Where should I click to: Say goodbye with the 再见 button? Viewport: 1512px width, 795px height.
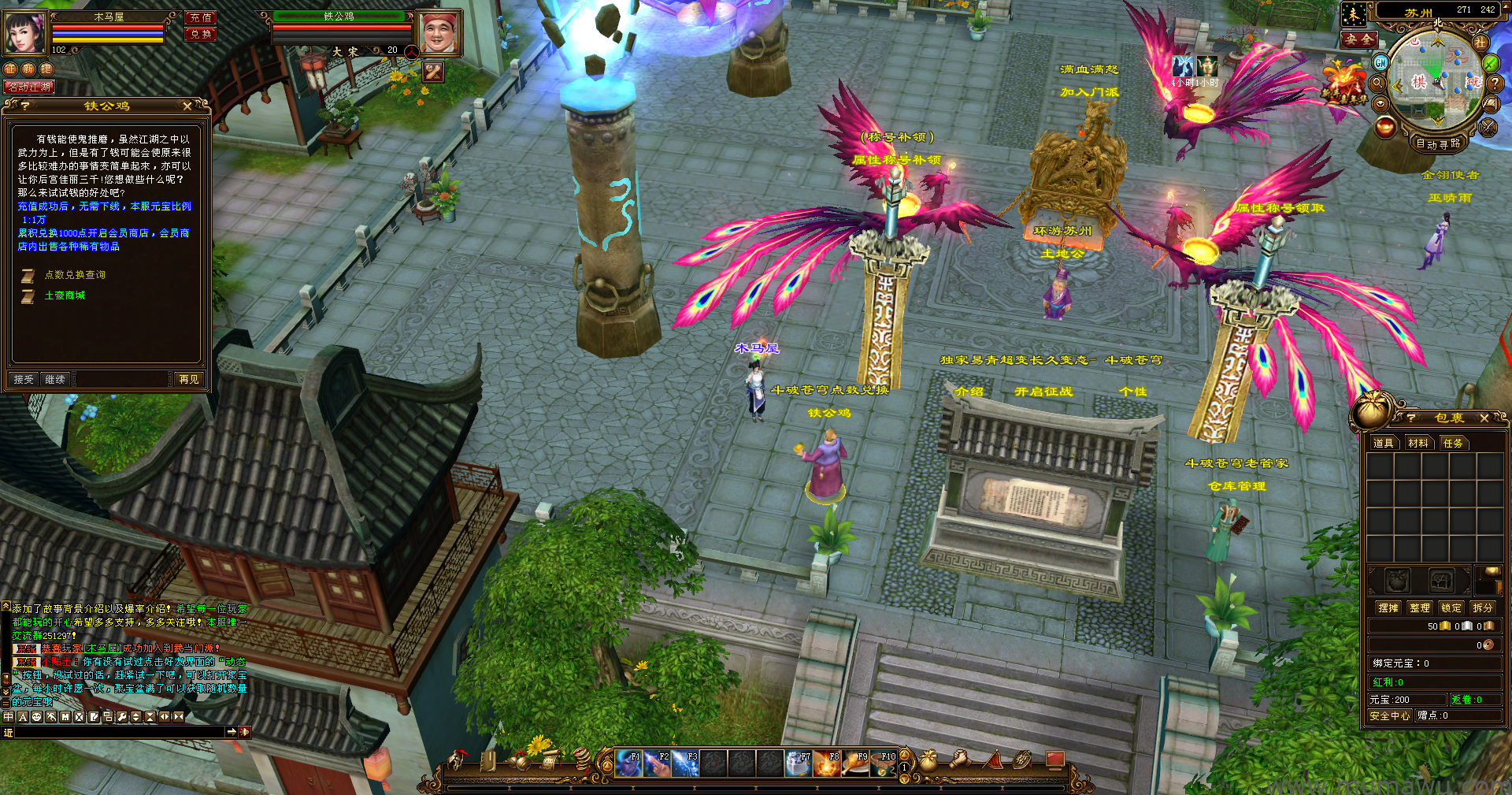[189, 380]
